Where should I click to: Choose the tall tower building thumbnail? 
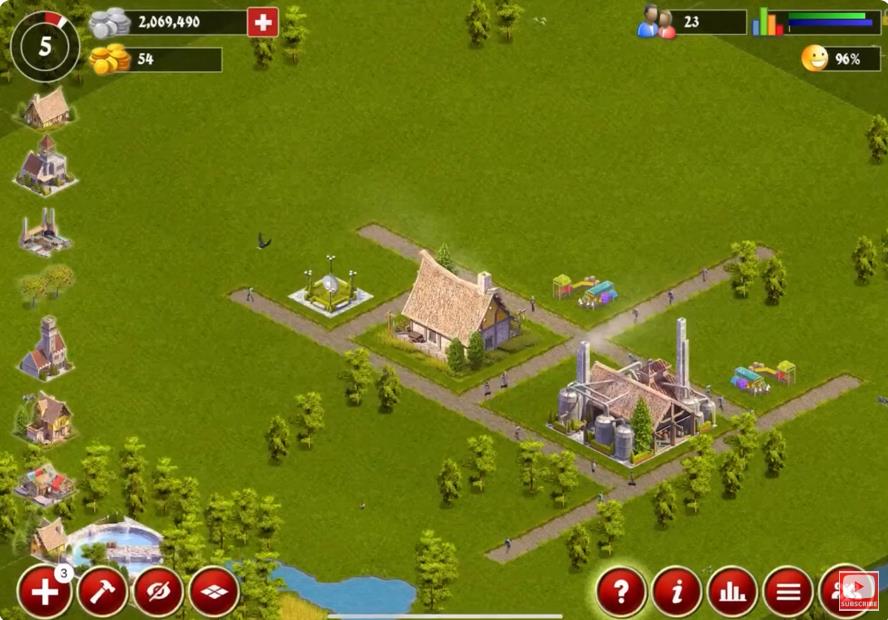[46, 347]
